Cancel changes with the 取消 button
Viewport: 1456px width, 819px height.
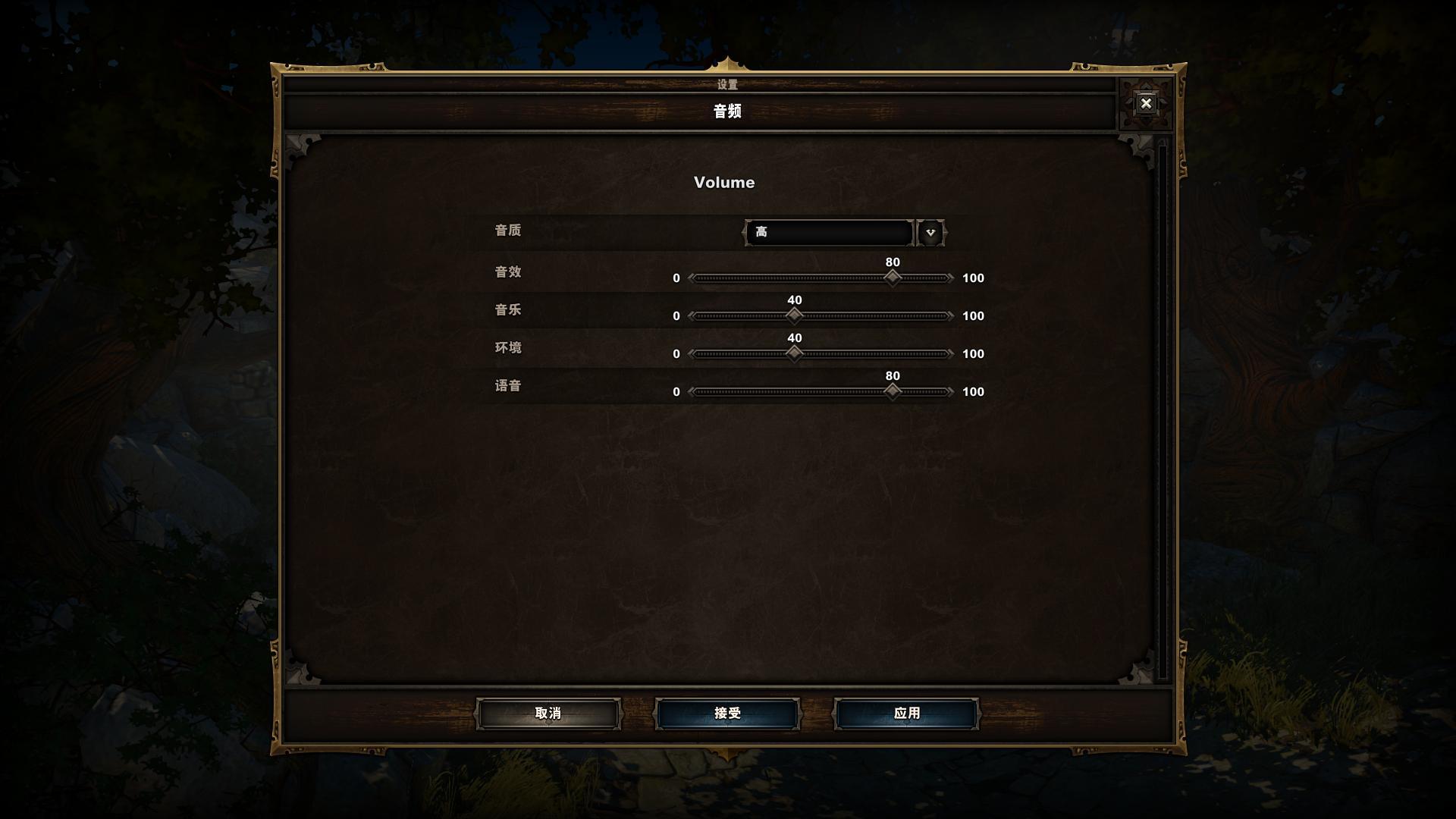click(548, 714)
